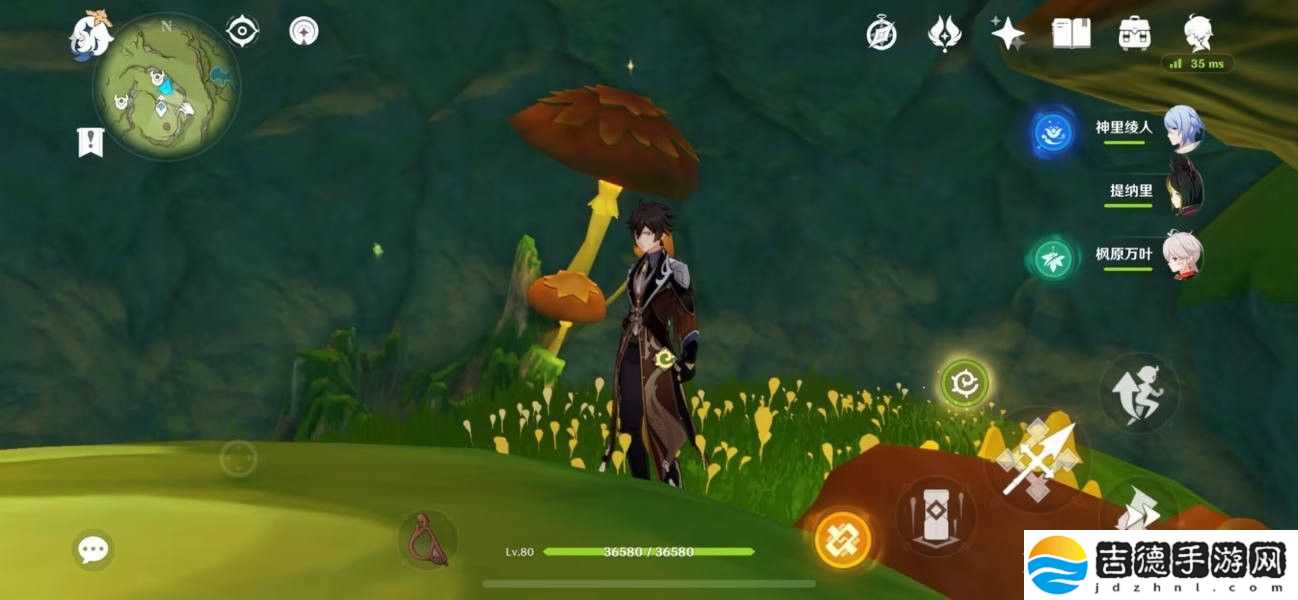Tap the jump button
Image resolution: width=1298 pixels, height=600 pixels.
pos(1139,392)
